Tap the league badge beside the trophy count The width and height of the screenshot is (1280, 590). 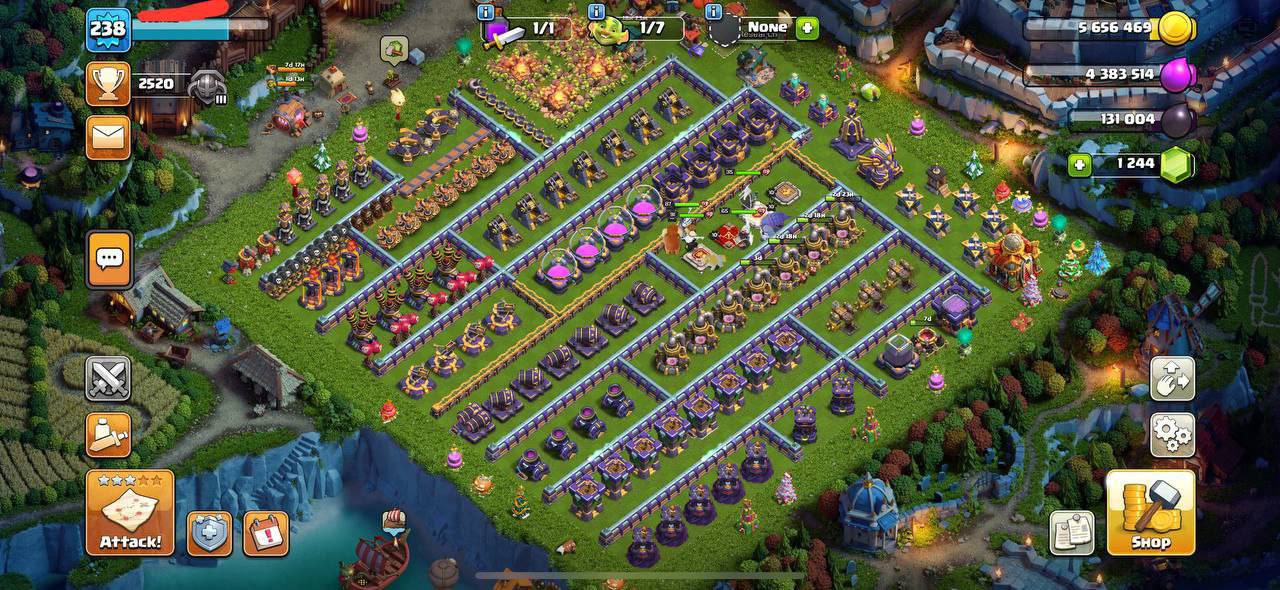[208, 86]
